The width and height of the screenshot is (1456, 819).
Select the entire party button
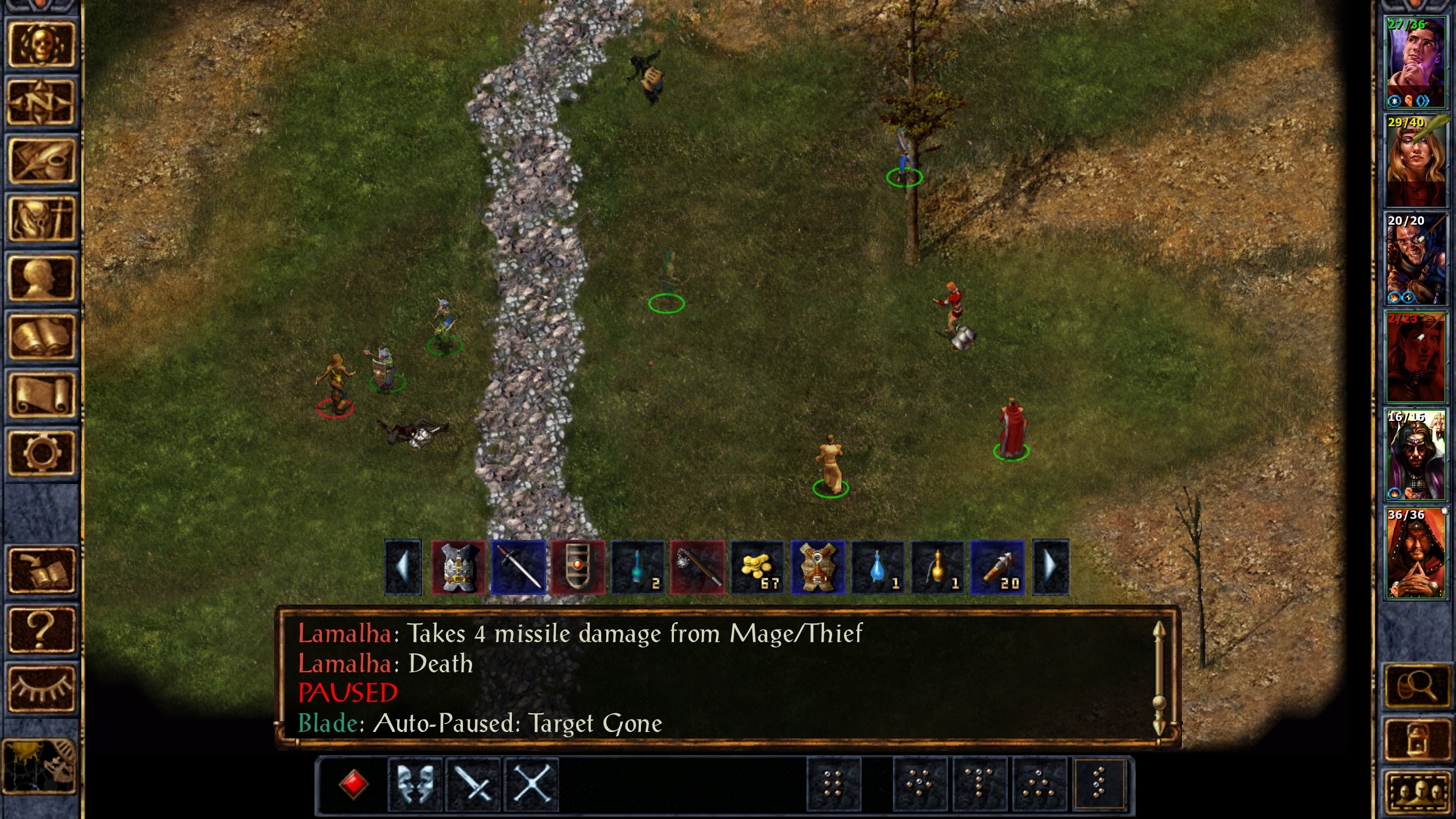tap(1416, 793)
